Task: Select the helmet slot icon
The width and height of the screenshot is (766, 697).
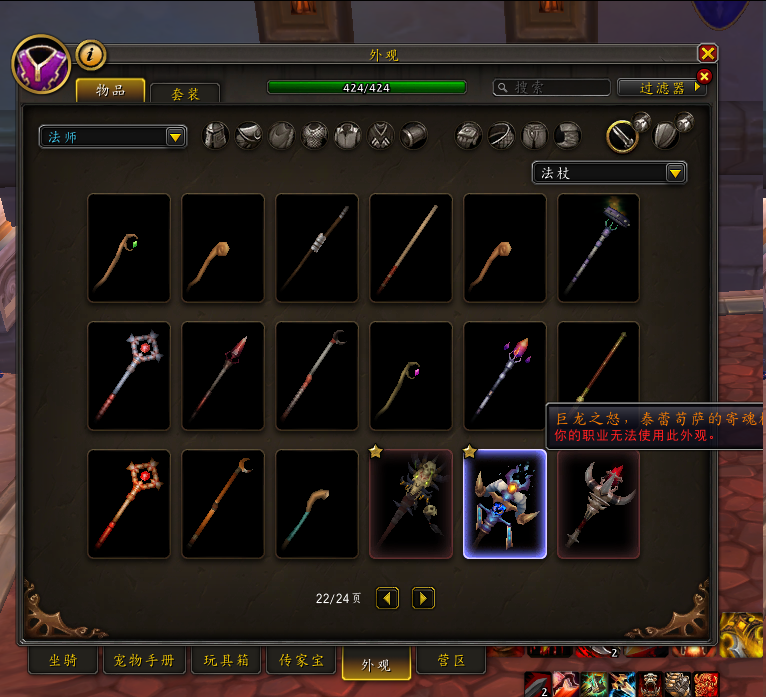Action: [x=216, y=136]
